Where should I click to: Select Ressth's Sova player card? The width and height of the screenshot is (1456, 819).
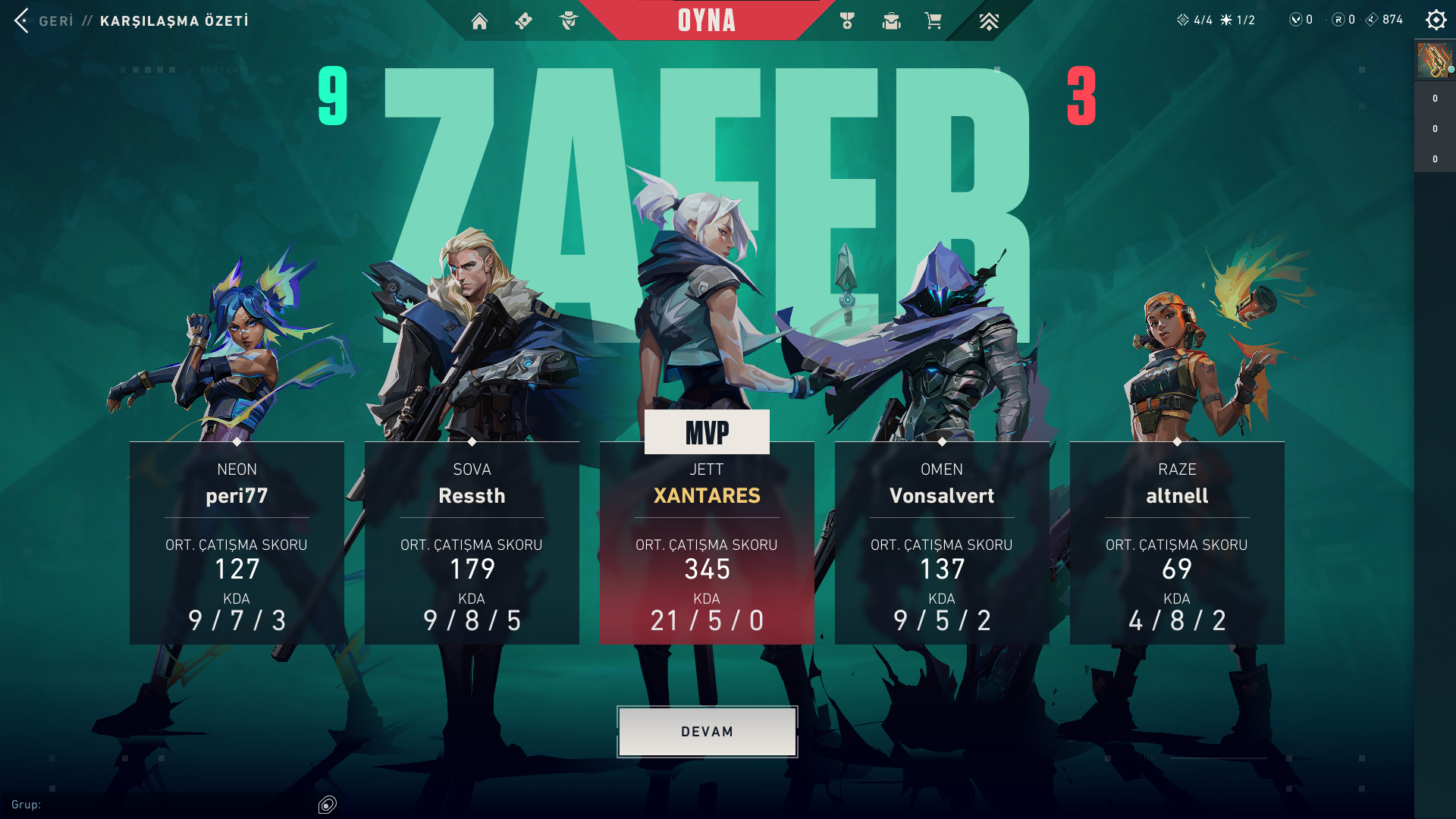472,543
